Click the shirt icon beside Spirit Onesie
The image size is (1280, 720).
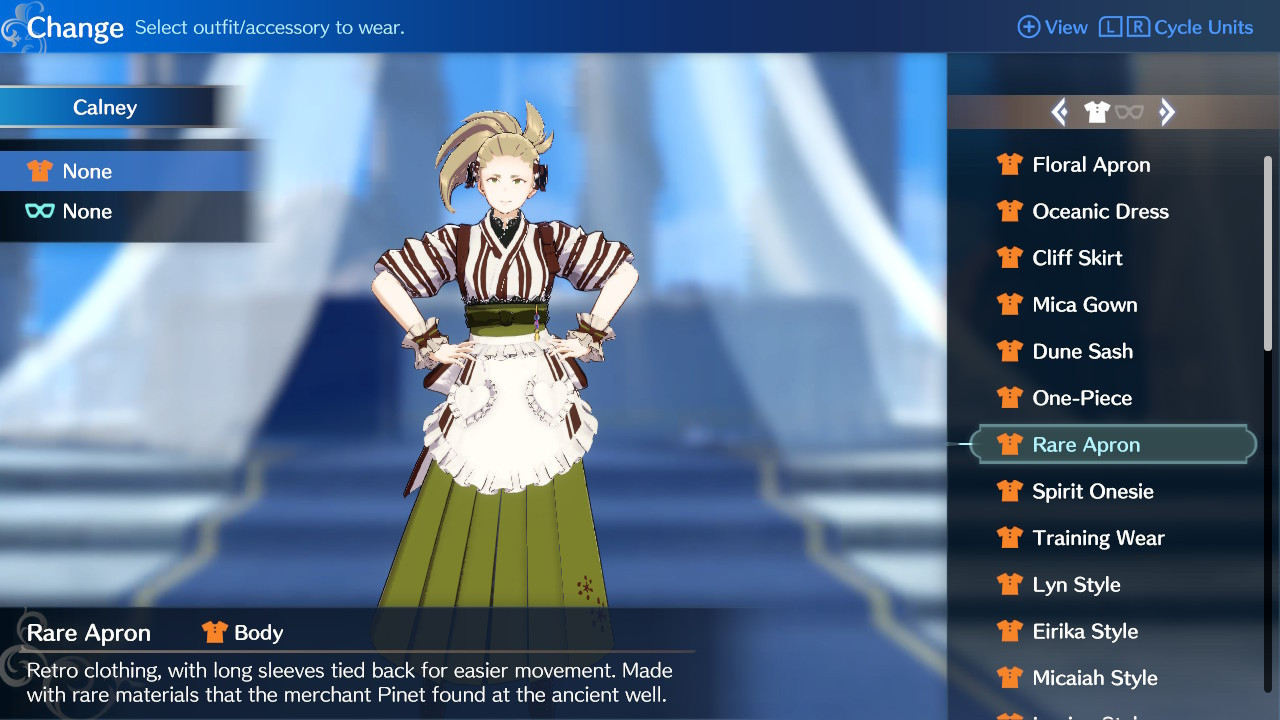tap(1010, 491)
